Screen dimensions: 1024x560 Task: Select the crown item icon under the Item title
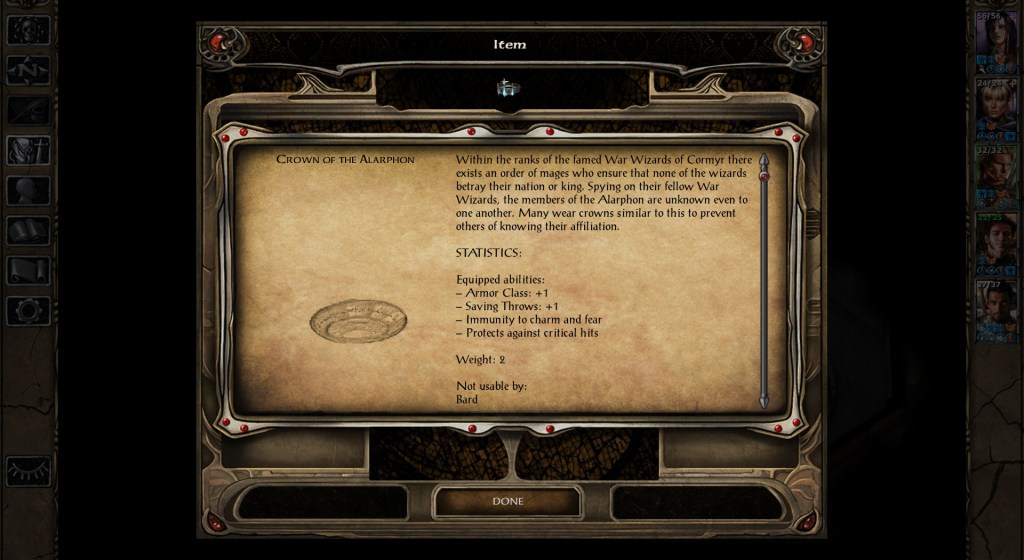coord(508,89)
